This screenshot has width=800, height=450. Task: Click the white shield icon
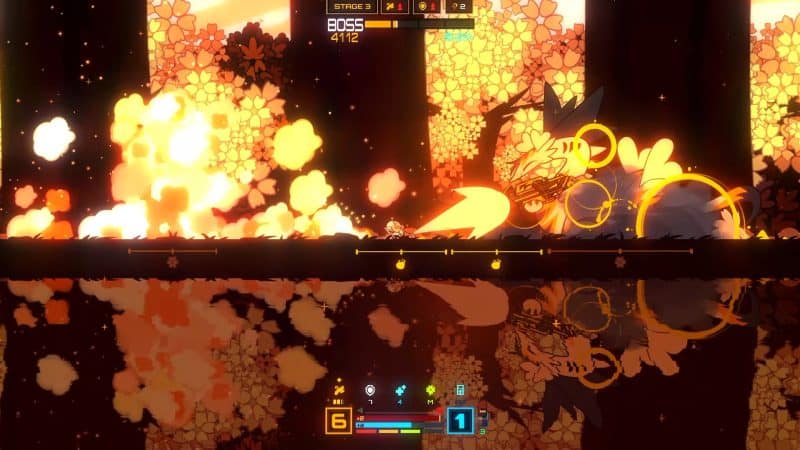tap(369, 389)
